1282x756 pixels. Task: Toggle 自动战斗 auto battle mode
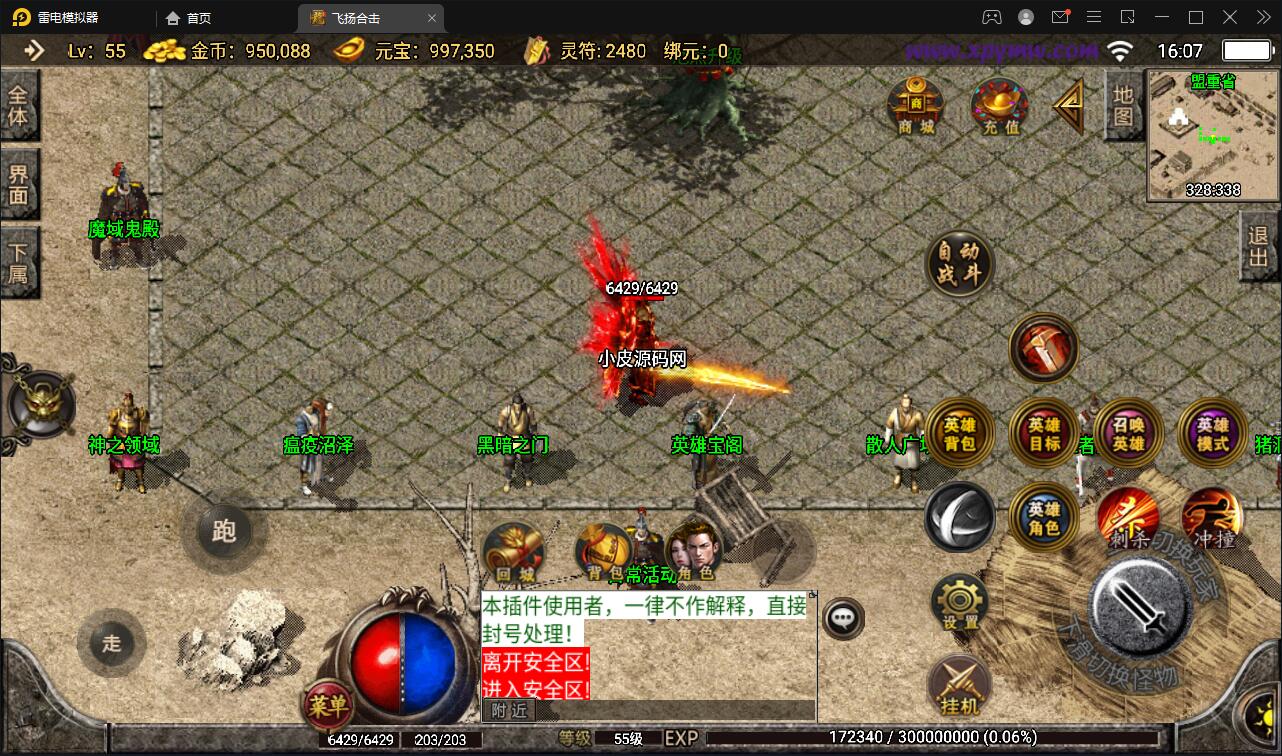[958, 262]
